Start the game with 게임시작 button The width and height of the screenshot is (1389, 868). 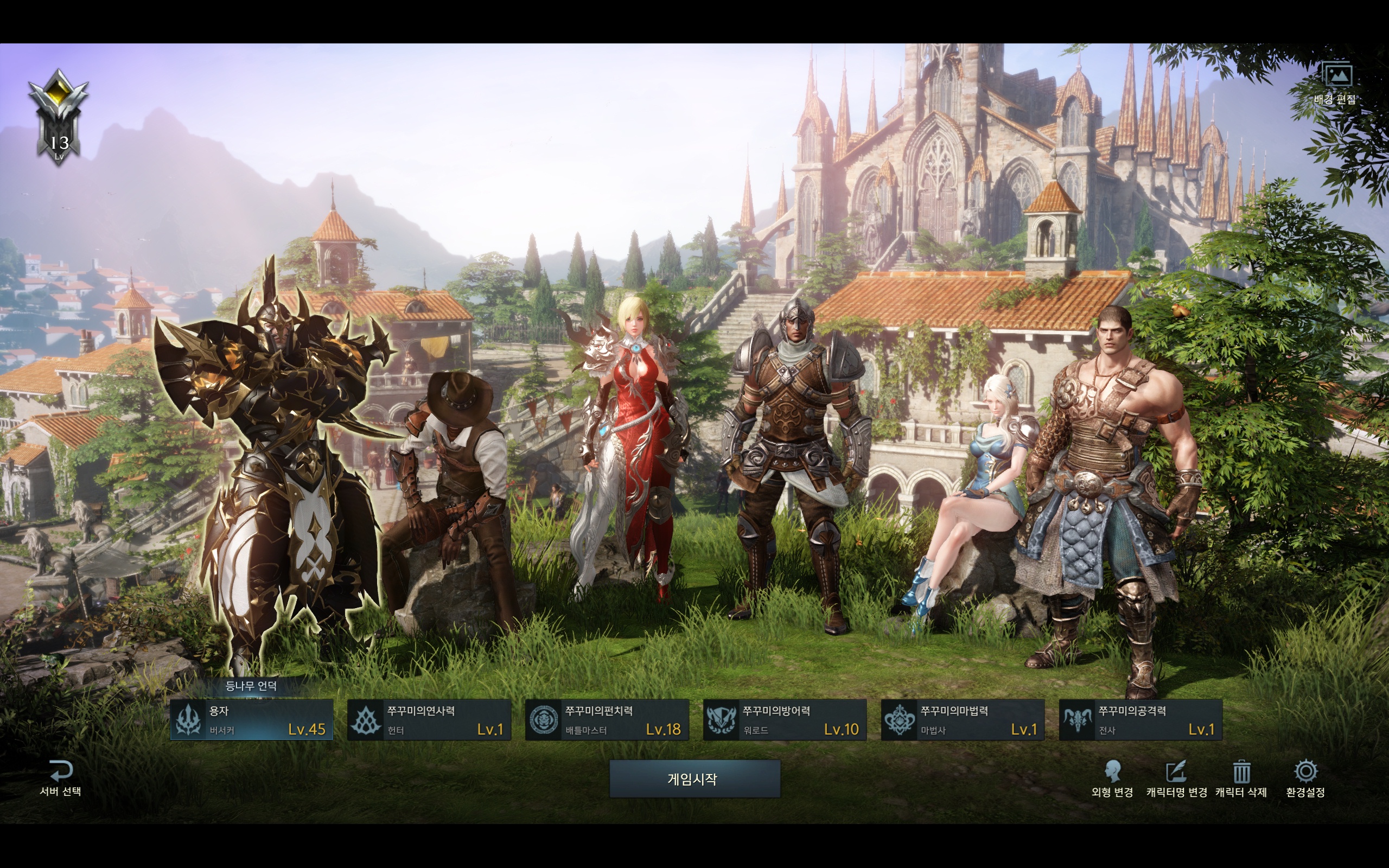pyautogui.click(x=694, y=778)
